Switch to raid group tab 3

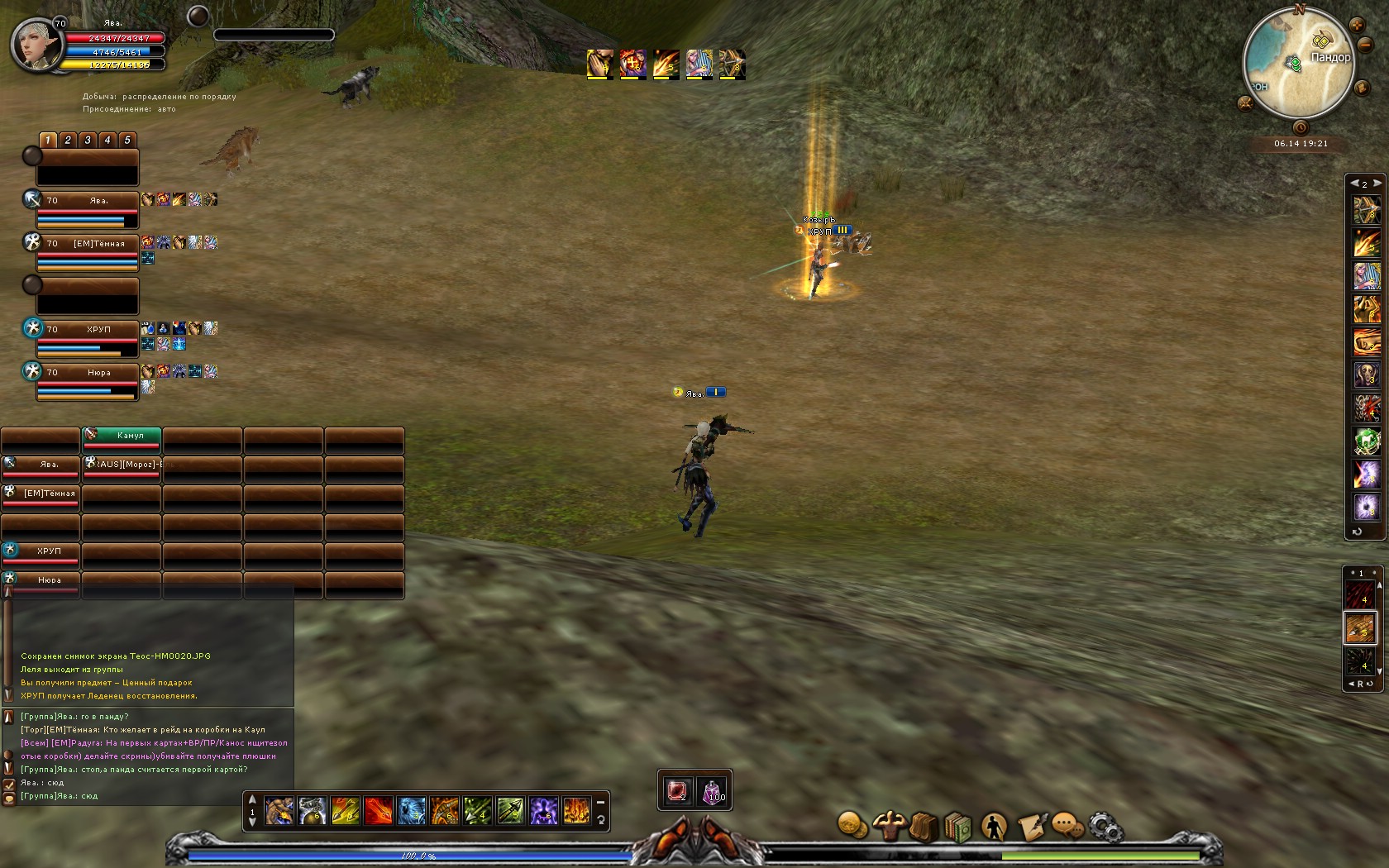(x=88, y=140)
